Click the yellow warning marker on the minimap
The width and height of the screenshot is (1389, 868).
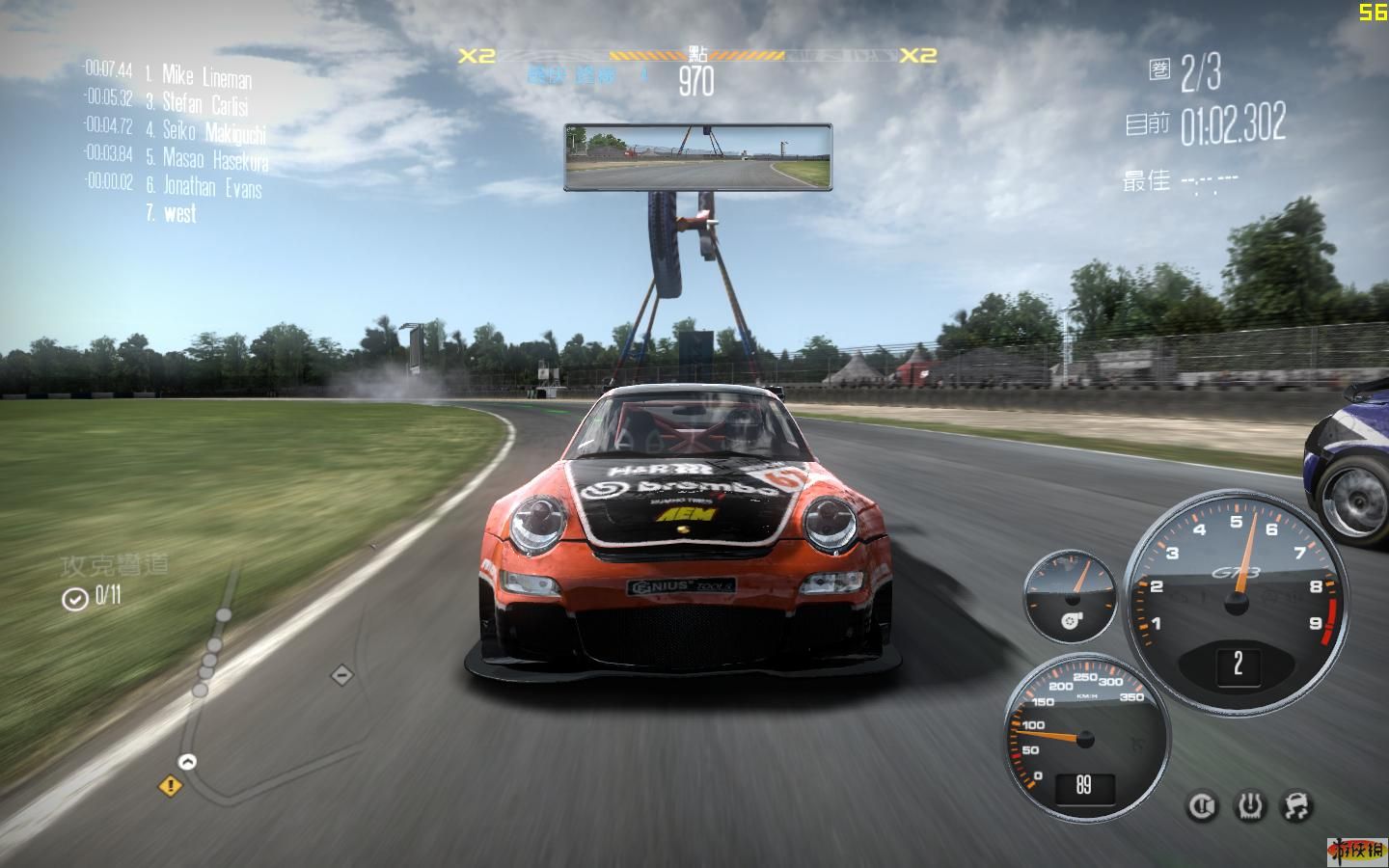(171, 786)
